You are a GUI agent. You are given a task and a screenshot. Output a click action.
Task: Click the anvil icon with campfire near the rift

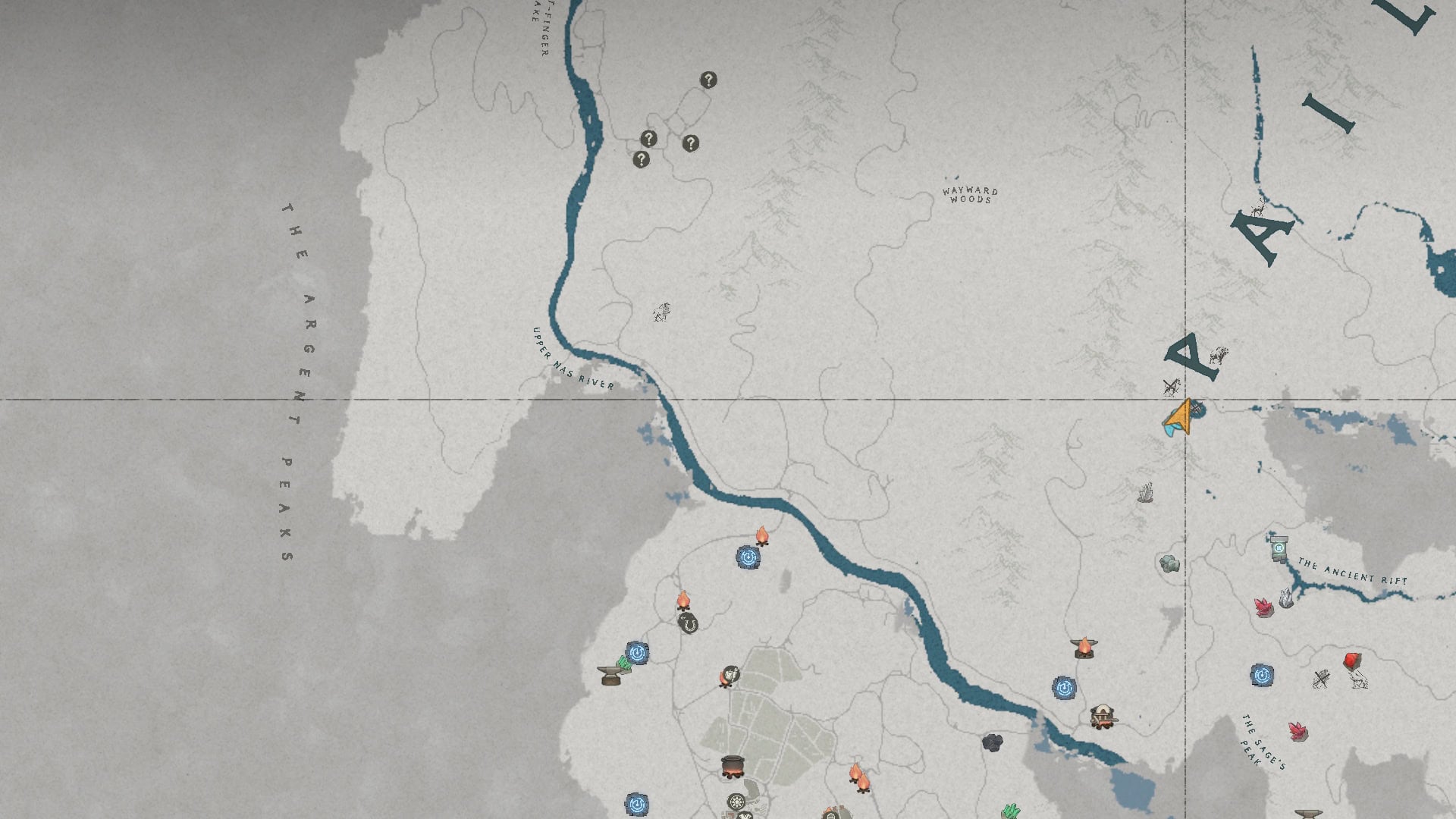tap(1084, 648)
